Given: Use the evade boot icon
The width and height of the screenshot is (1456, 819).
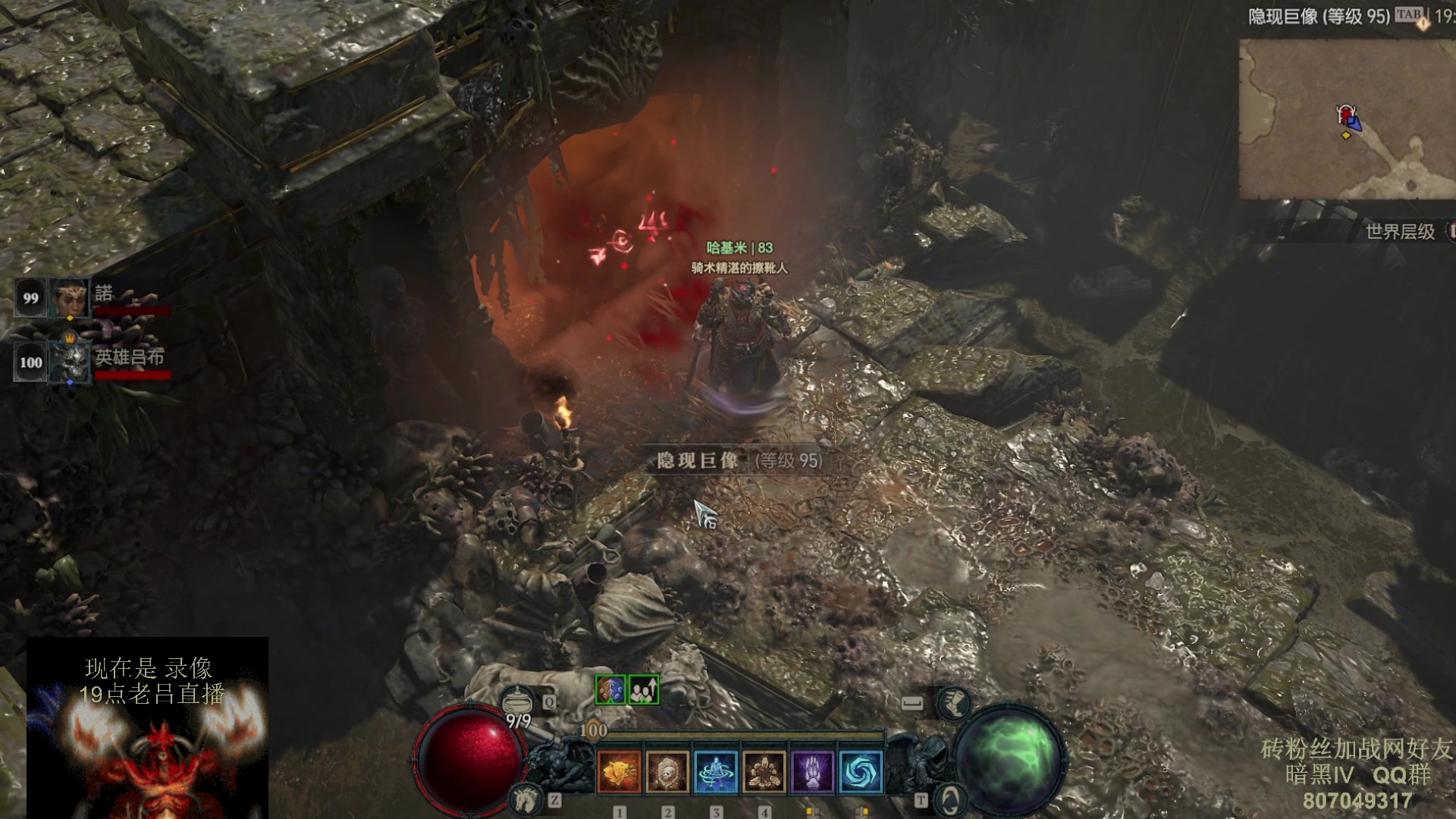Looking at the screenshot, I should [x=953, y=703].
